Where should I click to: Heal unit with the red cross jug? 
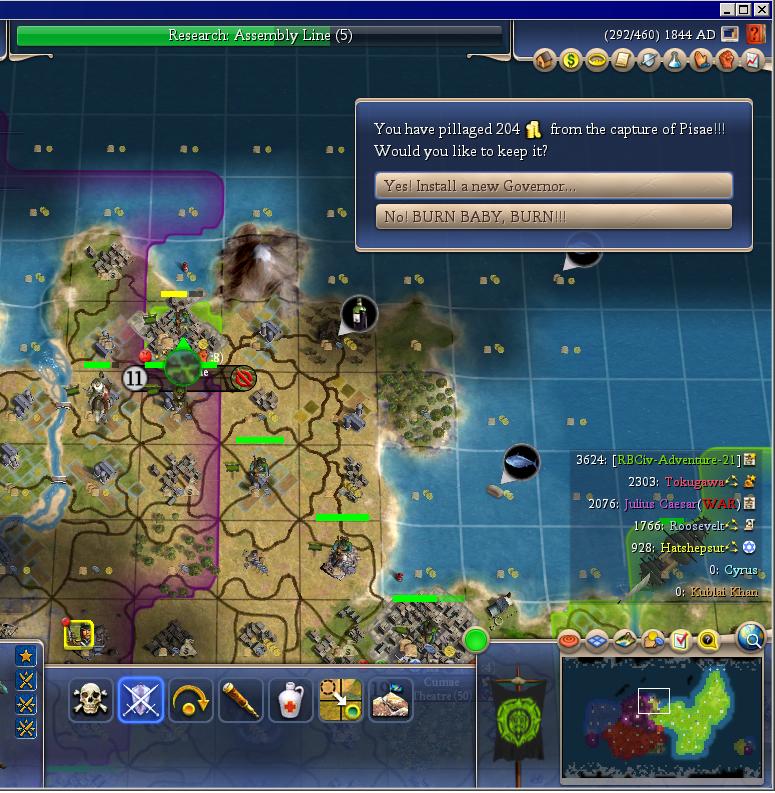[x=290, y=700]
